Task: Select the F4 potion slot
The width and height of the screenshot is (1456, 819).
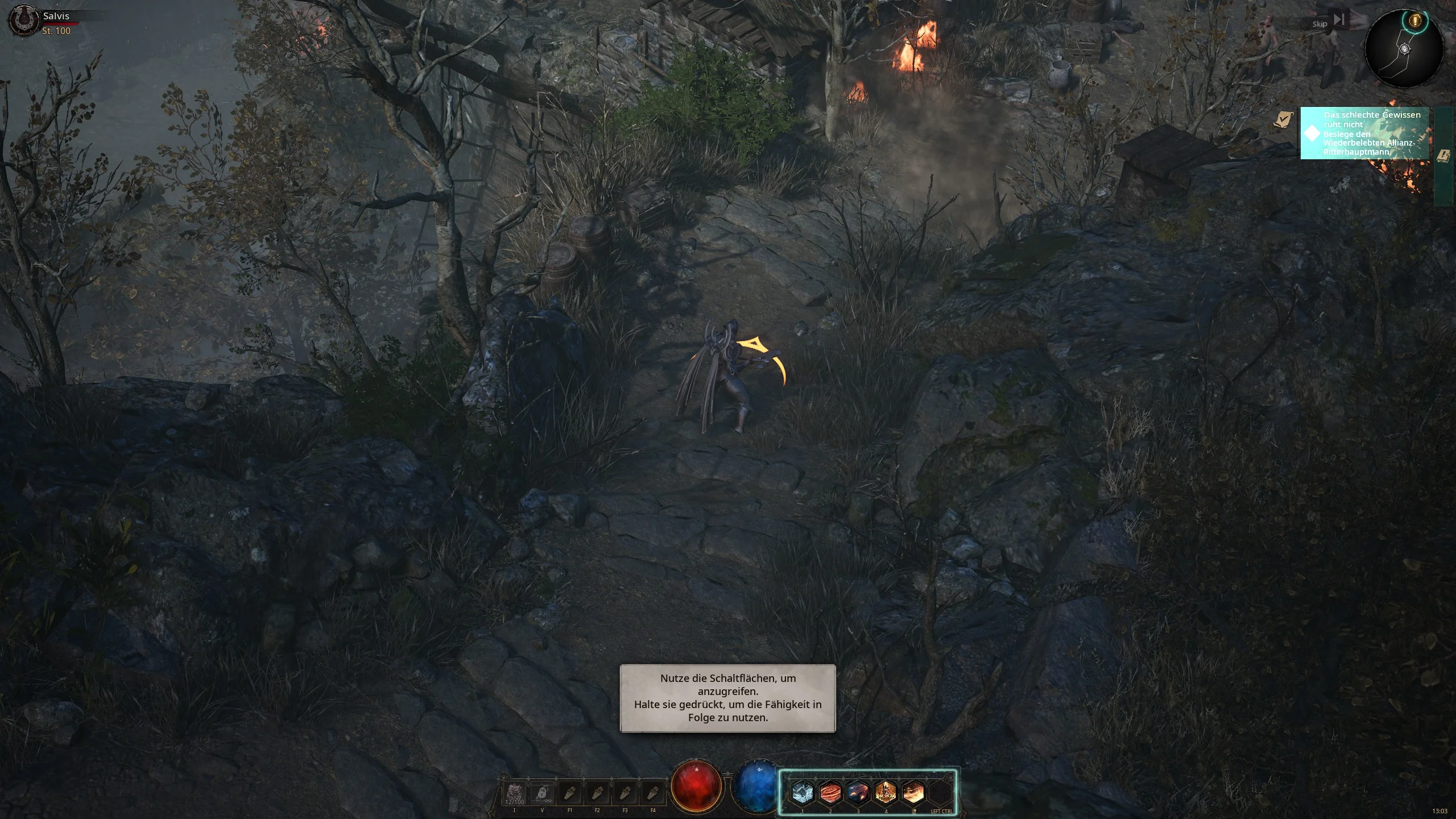Action: (x=653, y=793)
